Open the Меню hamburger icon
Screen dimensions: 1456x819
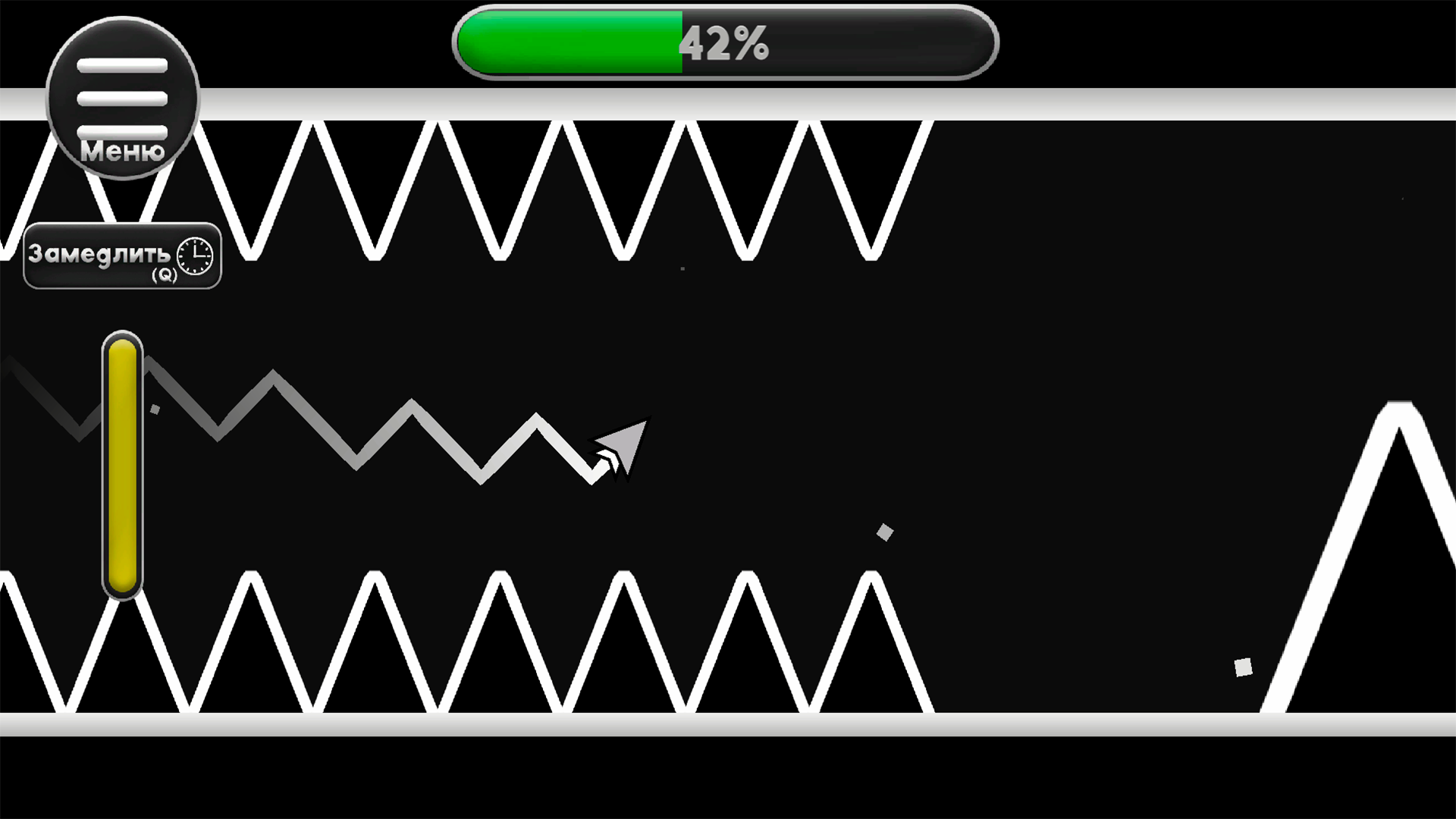click(121, 99)
